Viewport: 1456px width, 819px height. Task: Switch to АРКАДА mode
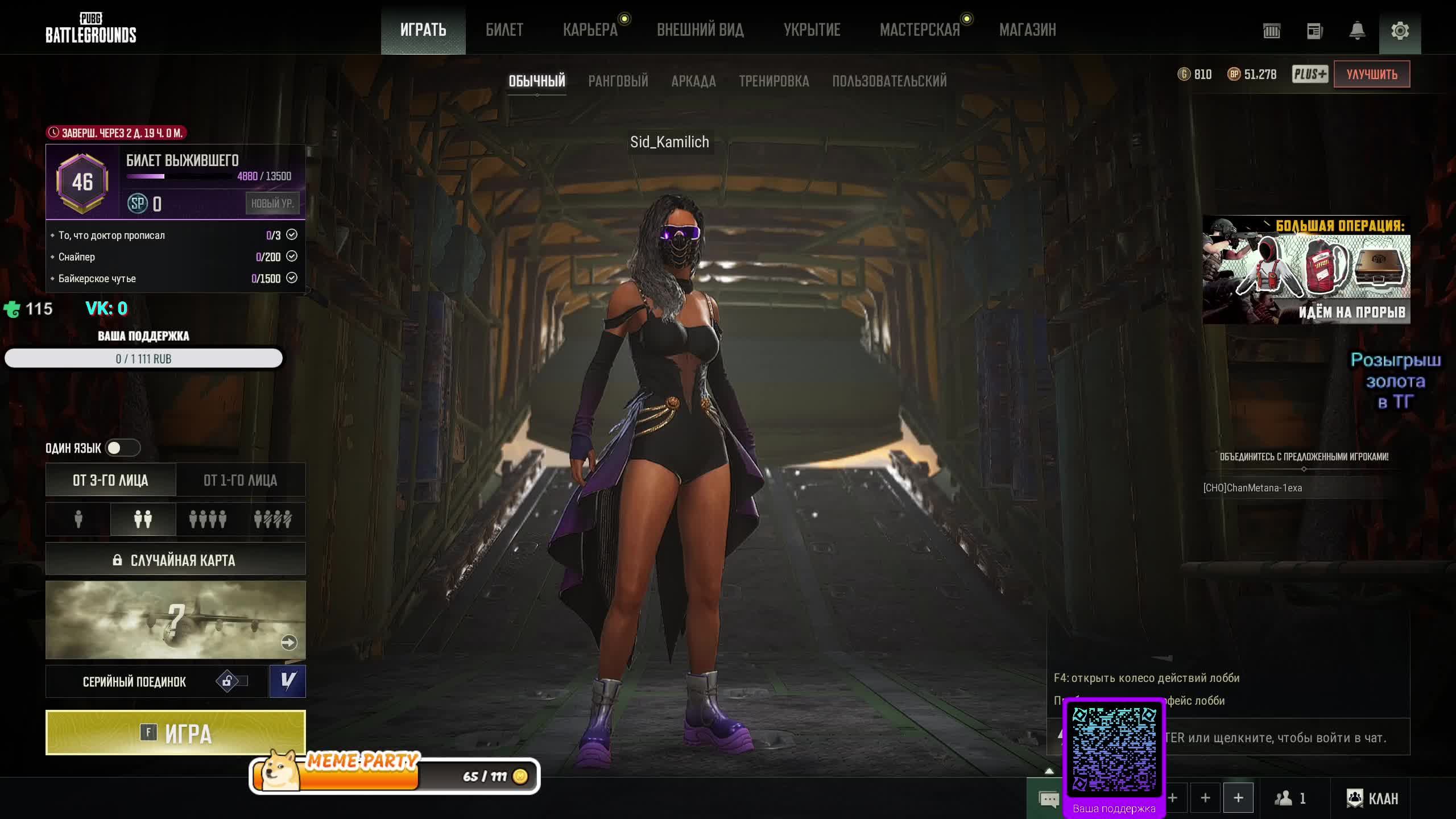693,81
